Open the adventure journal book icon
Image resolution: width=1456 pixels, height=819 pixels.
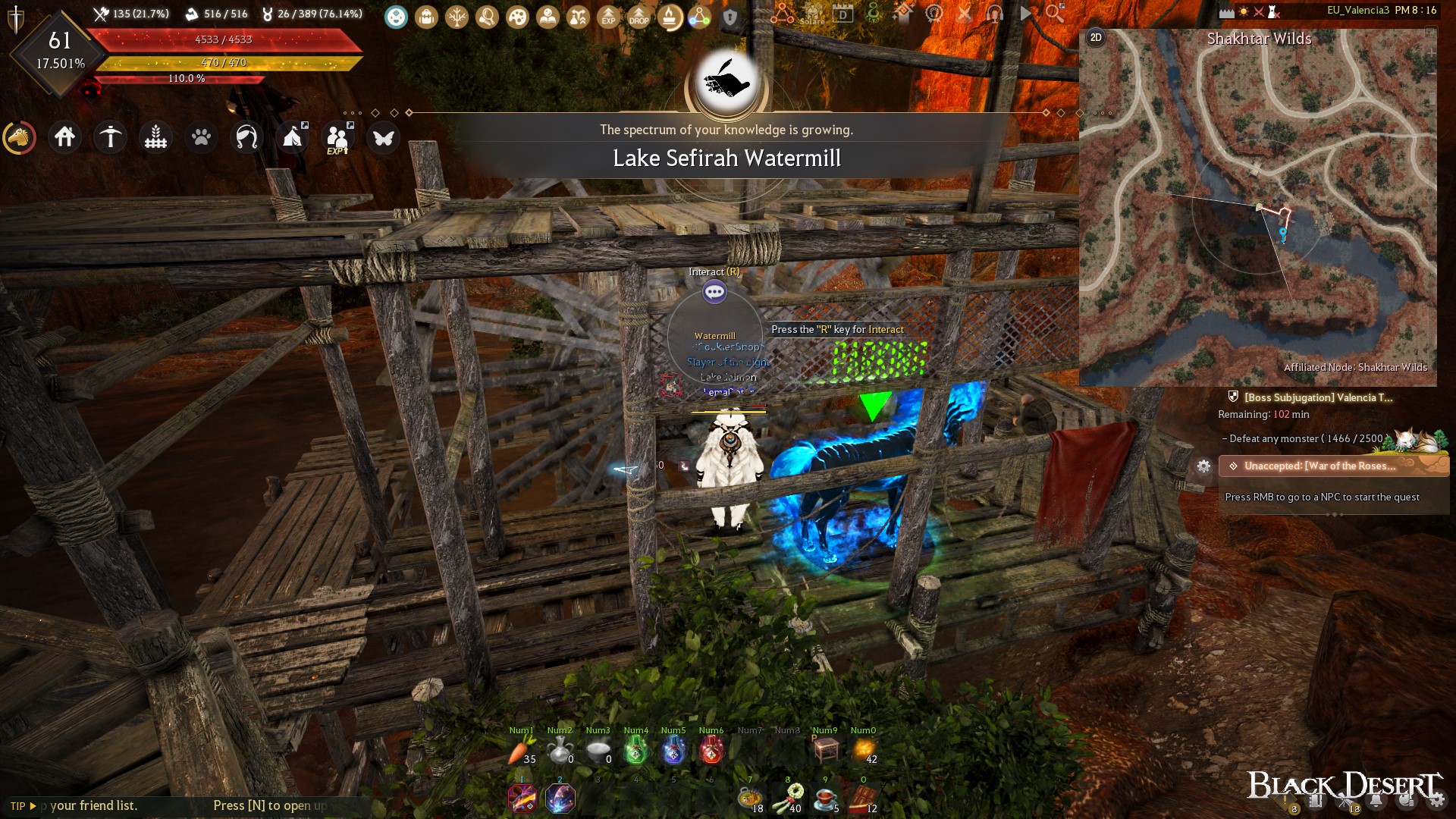tap(548, 17)
